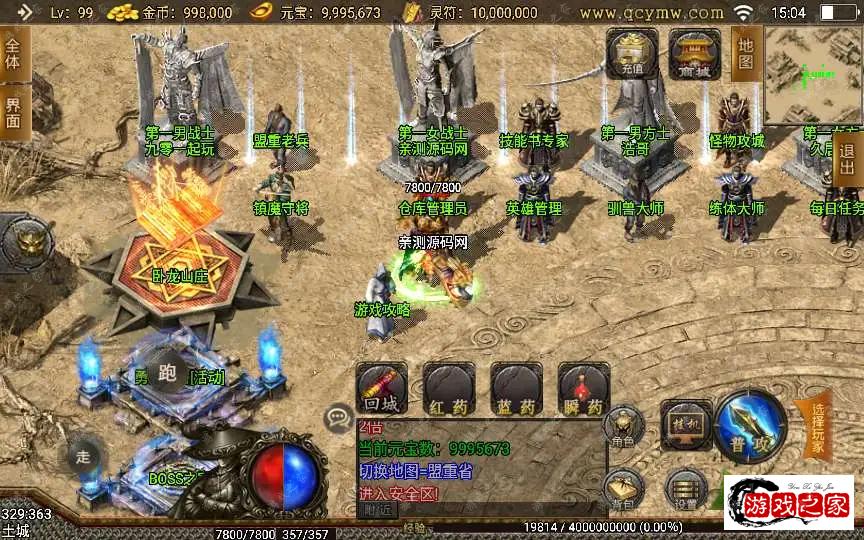864x540 pixels.
Task: Click the minimap in the corner
Action: pyautogui.click(x=813, y=76)
